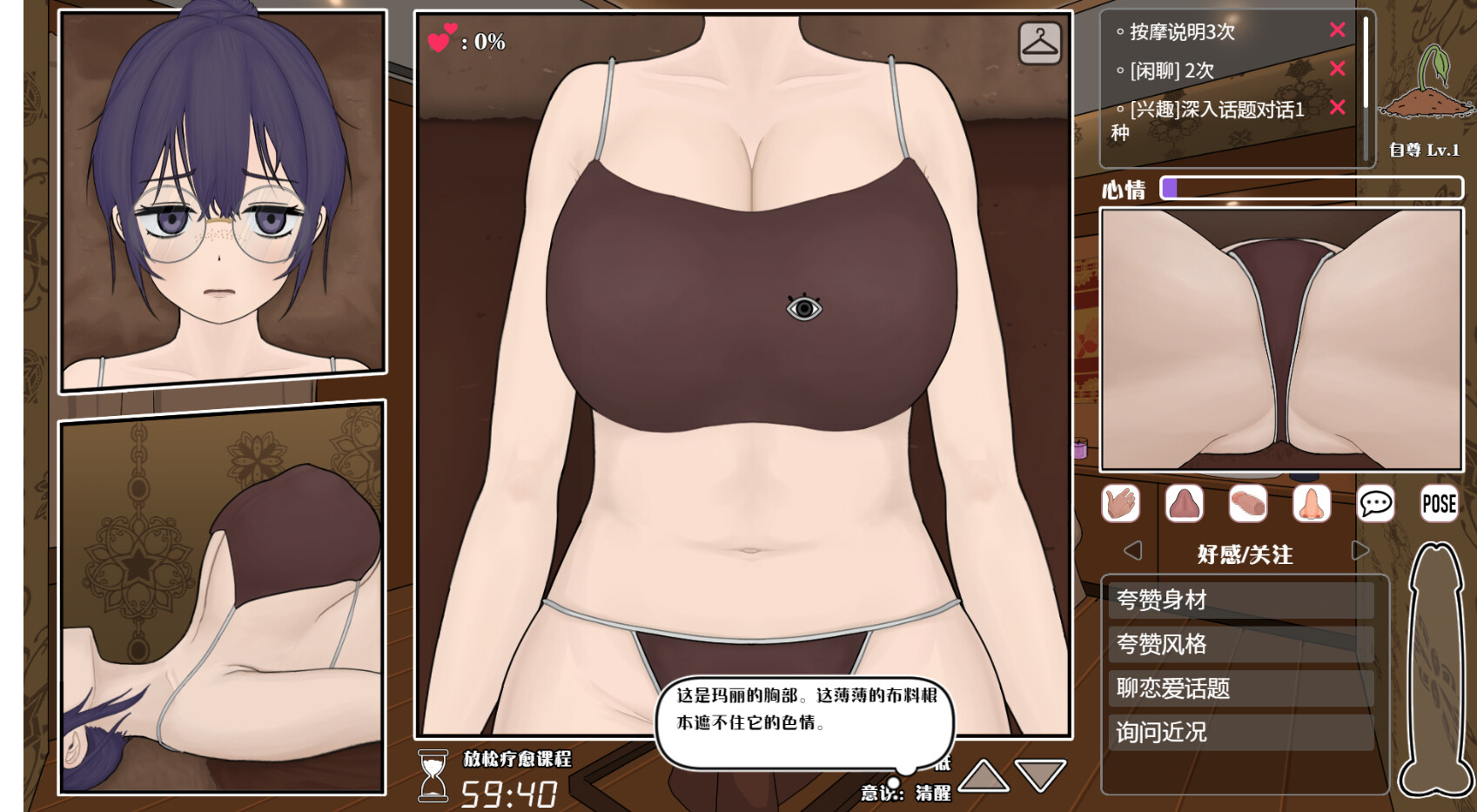Click the up triangle arrow button
Viewport: 1477px width, 812px height.
[984, 776]
